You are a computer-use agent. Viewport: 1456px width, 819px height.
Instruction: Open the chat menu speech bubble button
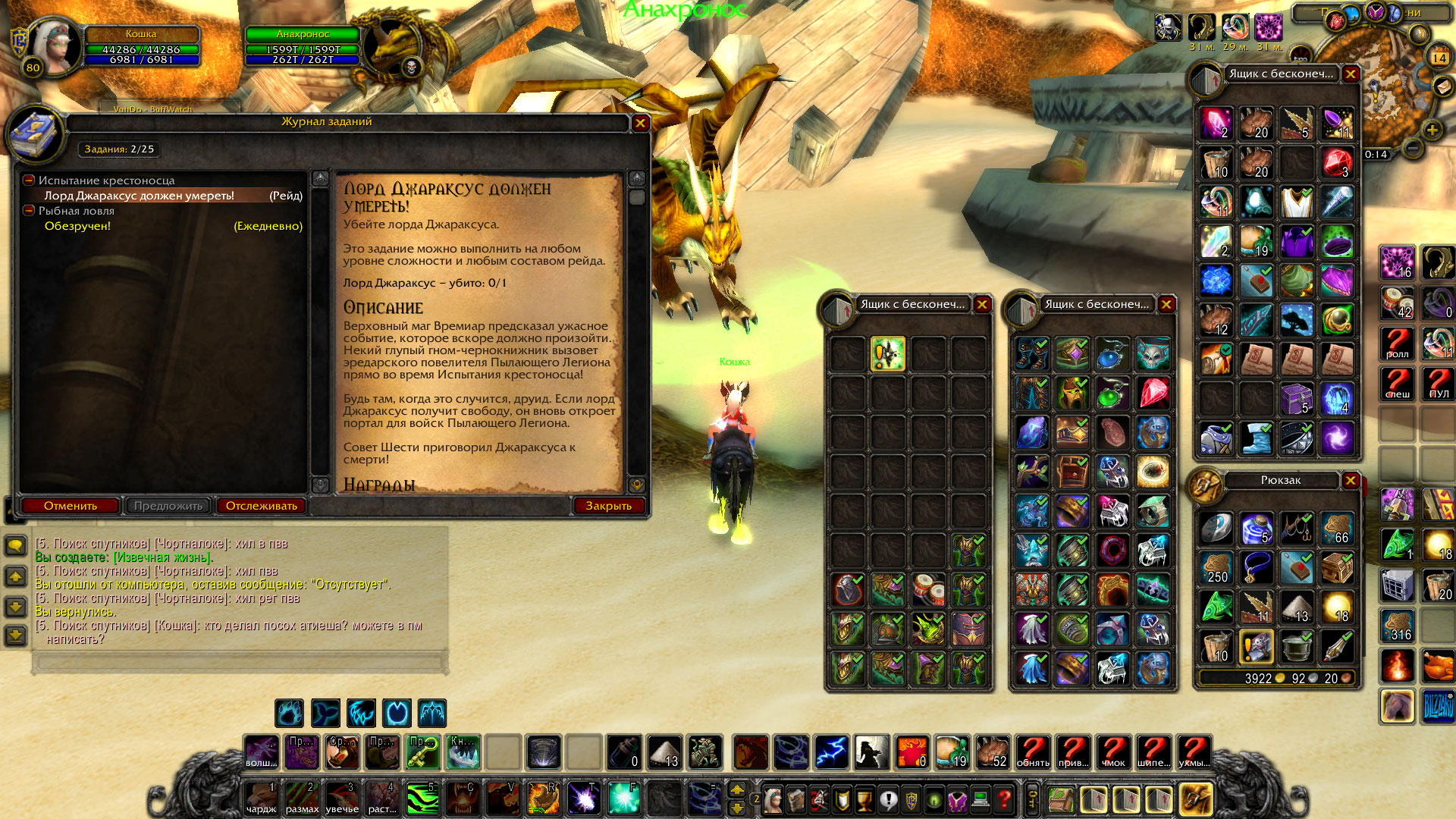[x=15, y=545]
